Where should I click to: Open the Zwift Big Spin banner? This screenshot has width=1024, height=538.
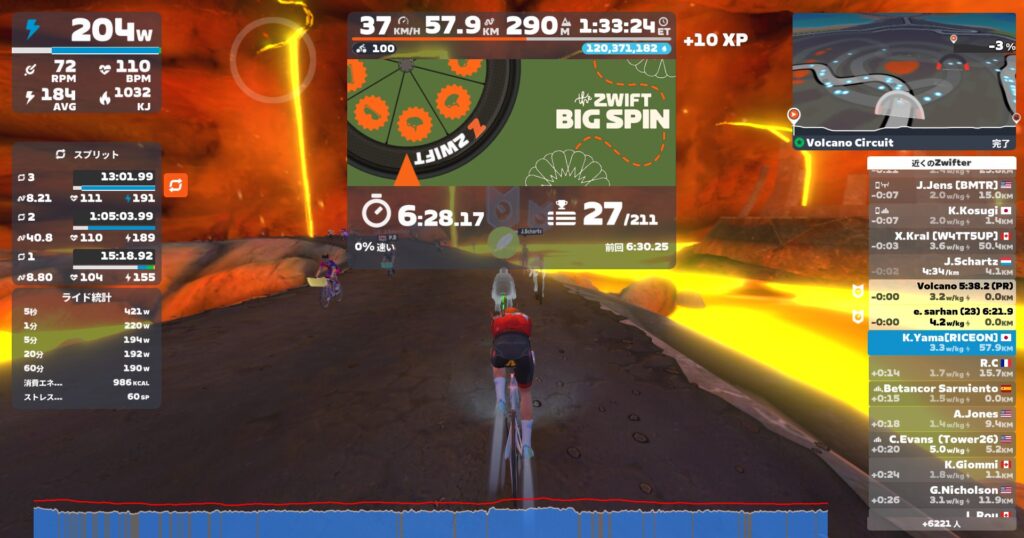pyautogui.click(x=511, y=122)
